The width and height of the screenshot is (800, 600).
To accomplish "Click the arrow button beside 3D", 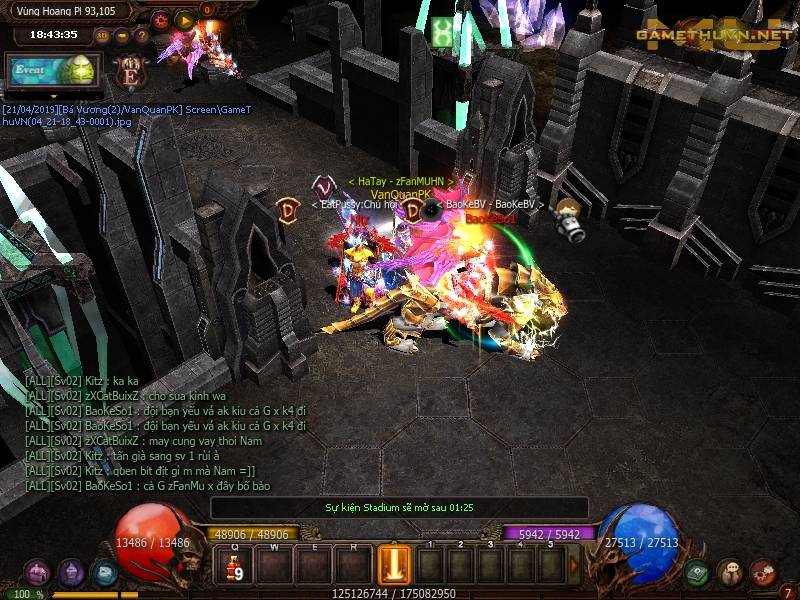I will (123, 35).
